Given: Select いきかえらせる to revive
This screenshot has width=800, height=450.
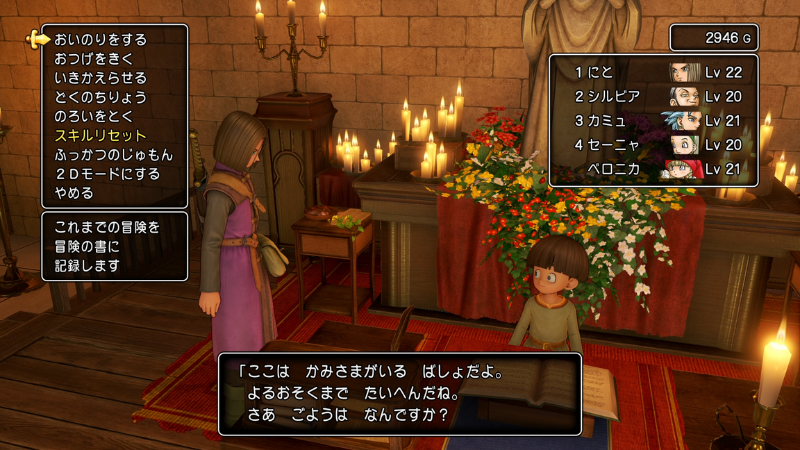Looking at the screenshot, I should pyautogui.click(x=100, y=78).
